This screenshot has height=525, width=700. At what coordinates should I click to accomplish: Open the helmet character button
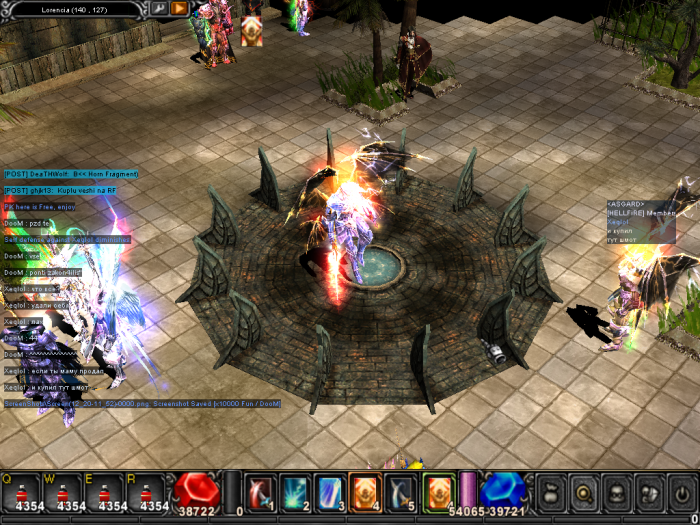click(617, 492)
